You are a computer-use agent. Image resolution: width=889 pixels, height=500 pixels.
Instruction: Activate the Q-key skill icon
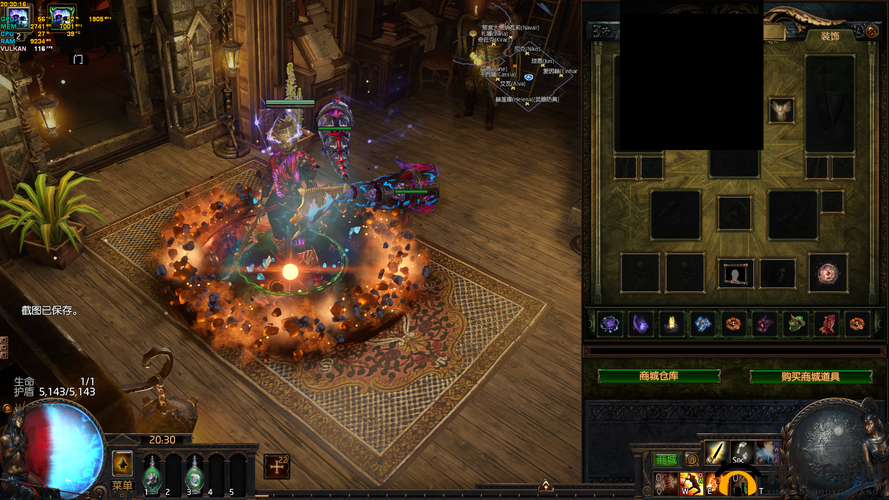pyautogui.click(x=665, y=484)
